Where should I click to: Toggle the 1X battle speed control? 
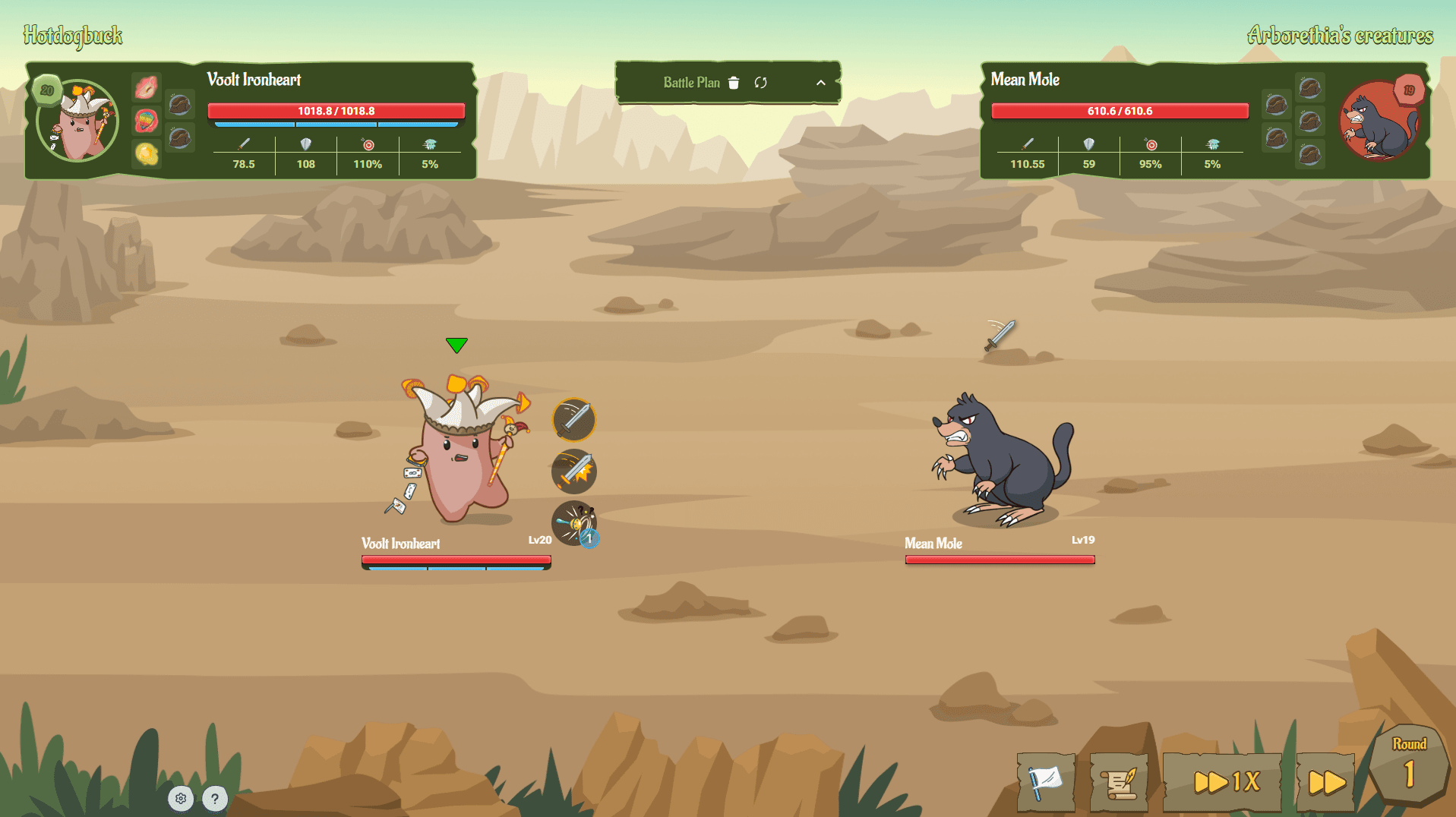tap(1221, 780)
